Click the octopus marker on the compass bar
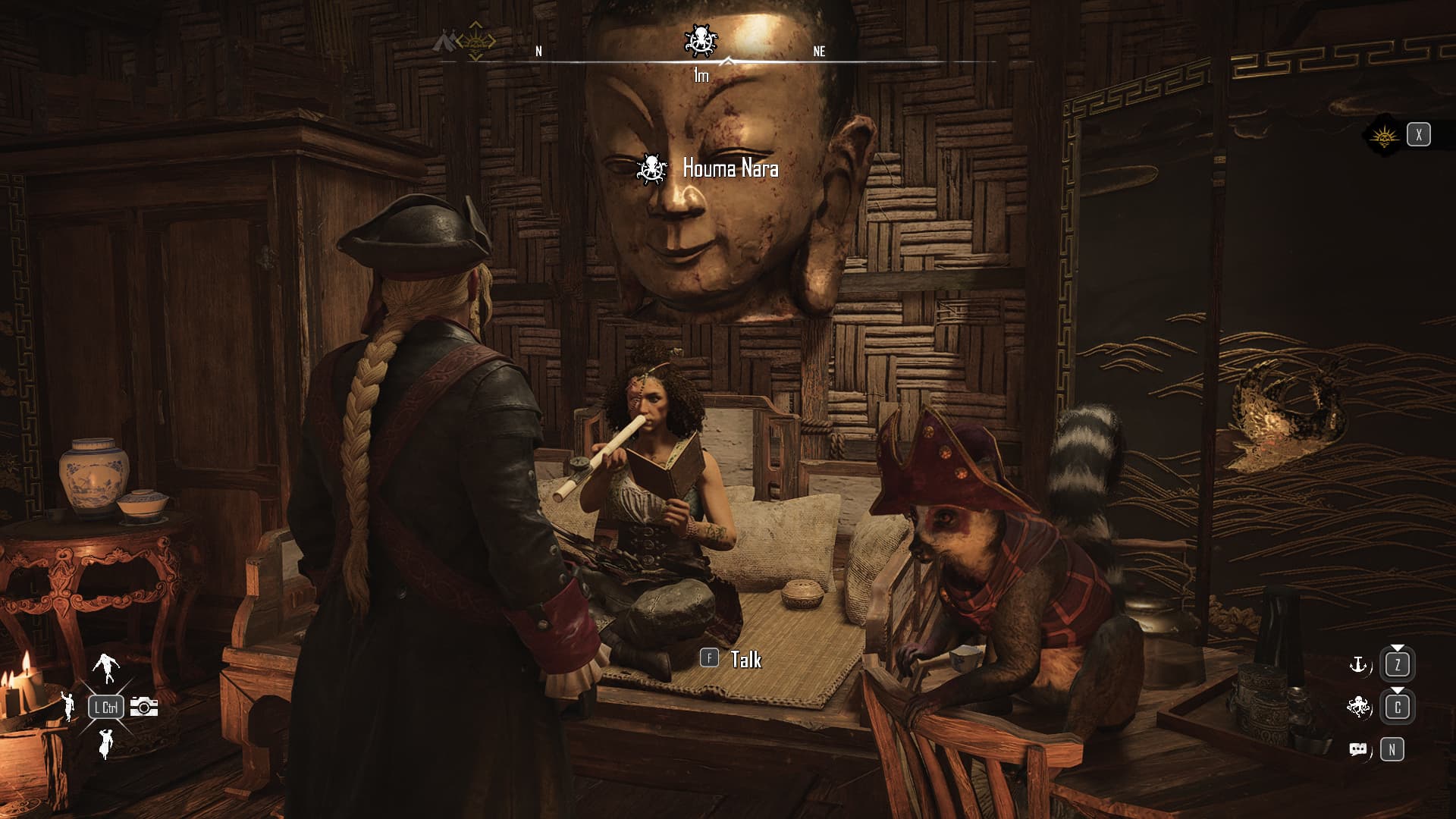The image size is (1456, 819). (699, 40)
